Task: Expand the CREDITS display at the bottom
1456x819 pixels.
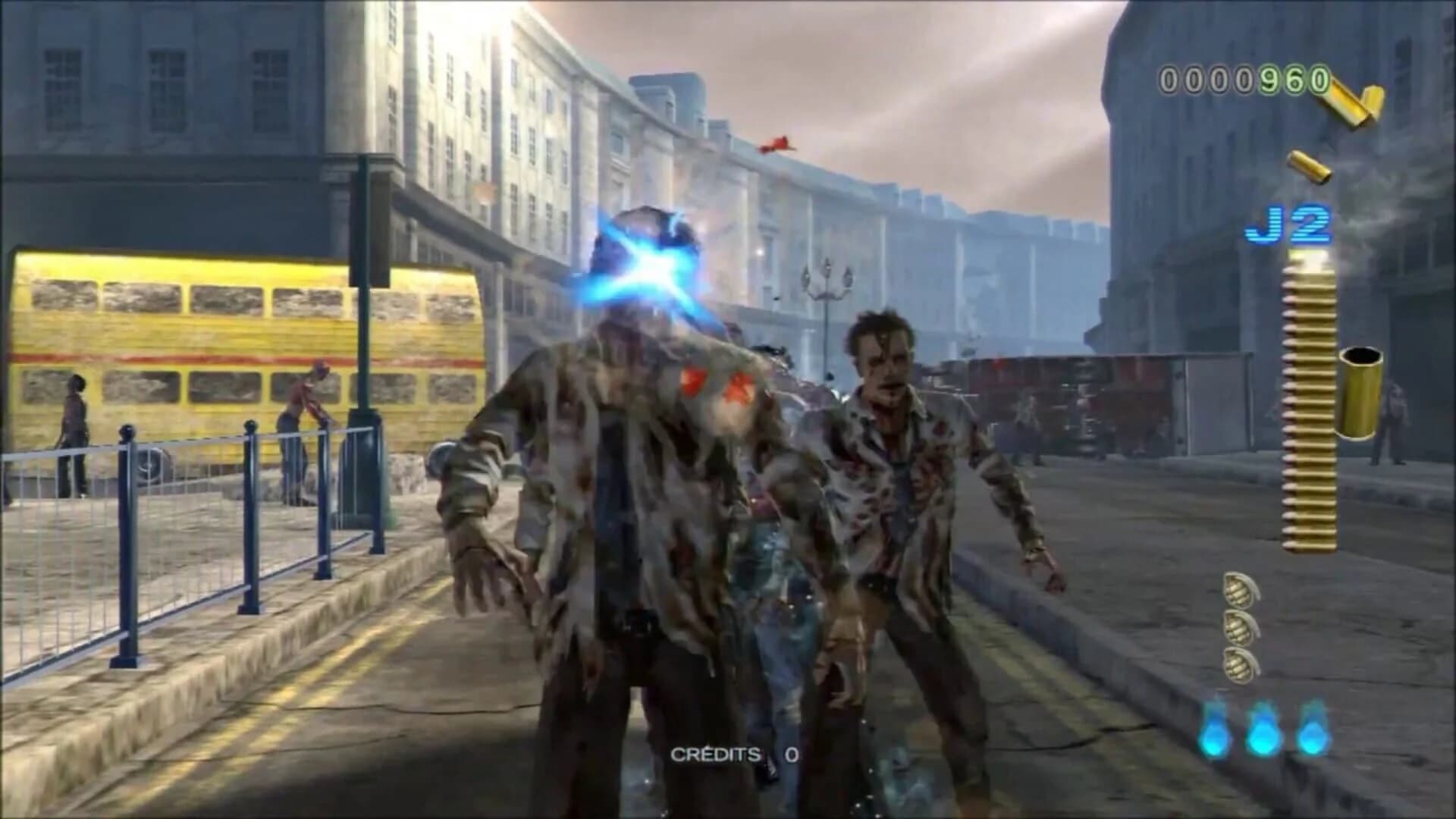Action: click(x=728, y=755)
